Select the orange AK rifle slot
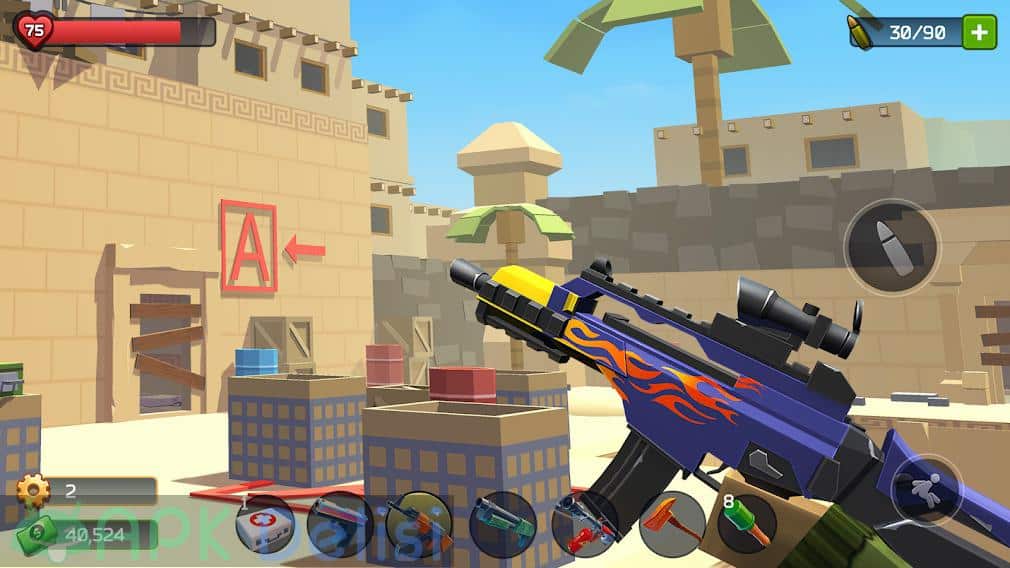This screenshot has height=568, width=1010. click(419, 524)
